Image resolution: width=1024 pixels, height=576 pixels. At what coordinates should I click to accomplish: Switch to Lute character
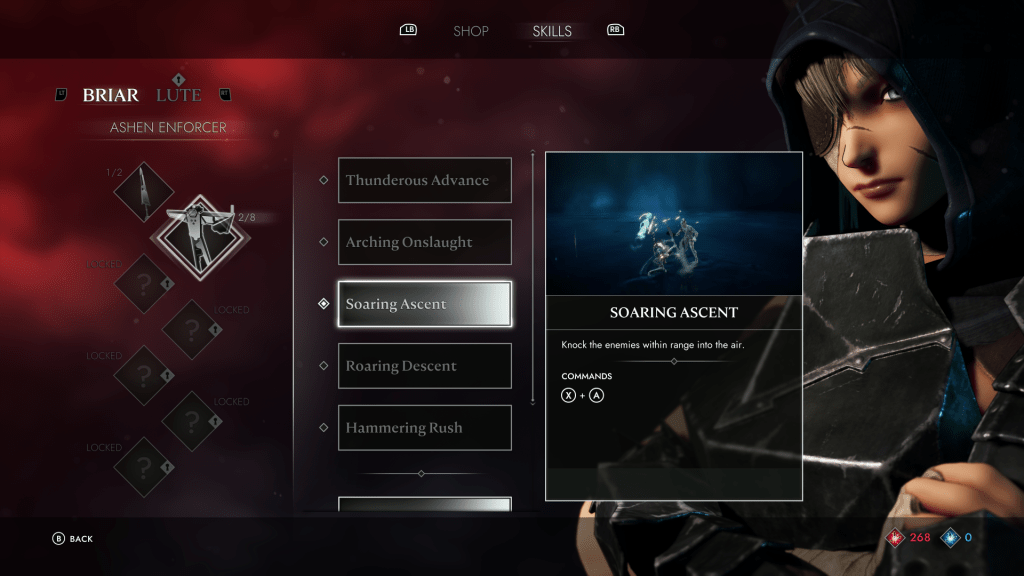[x=179, y=95]
